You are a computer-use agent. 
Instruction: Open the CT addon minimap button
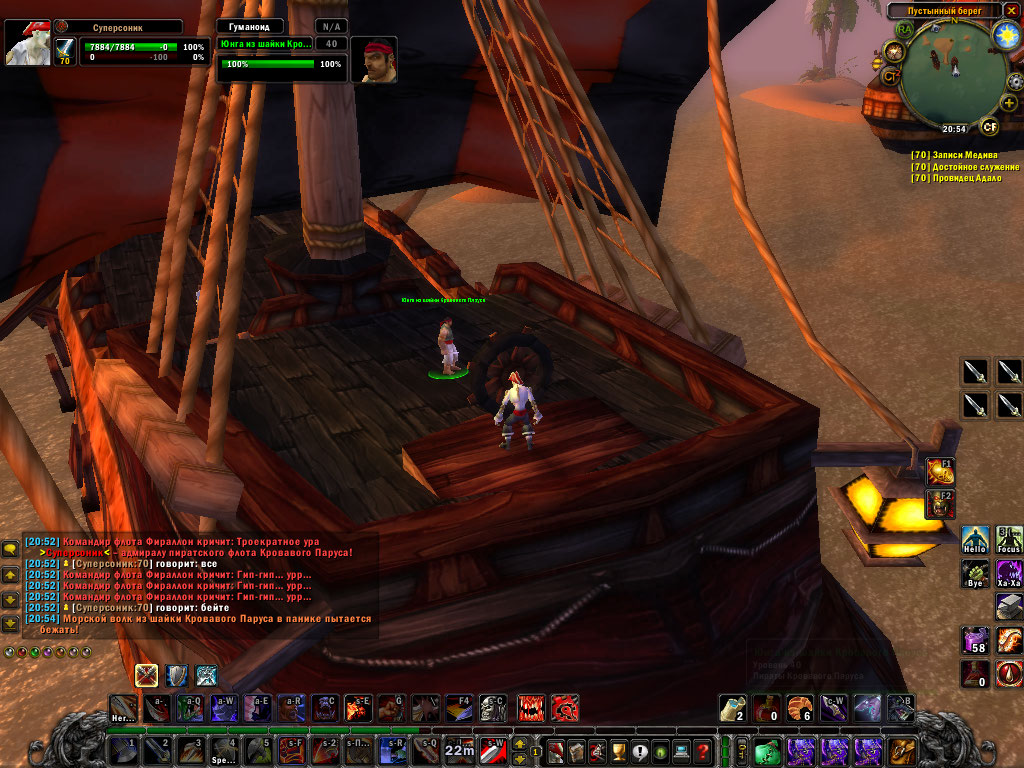click(890, 75)
